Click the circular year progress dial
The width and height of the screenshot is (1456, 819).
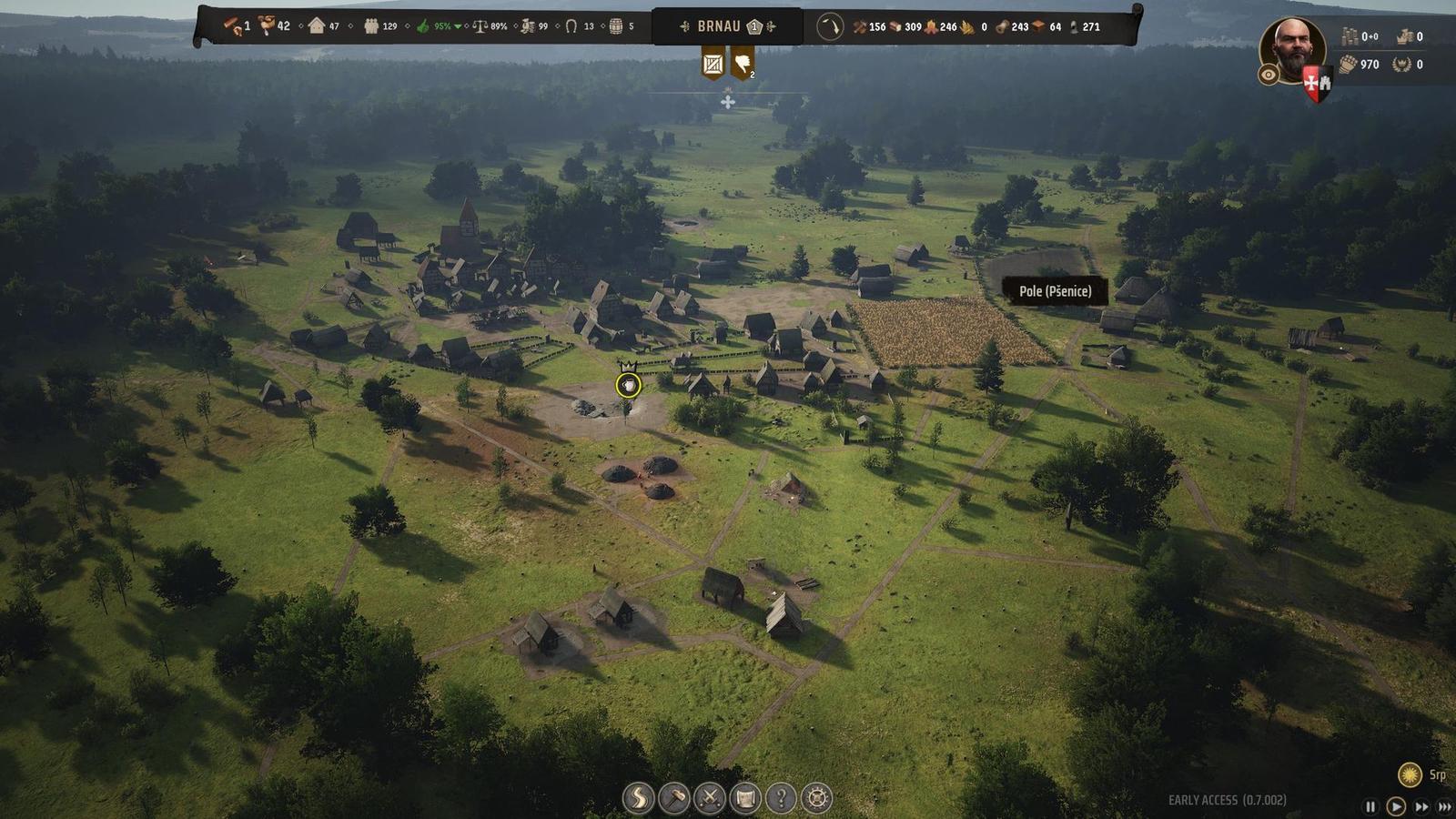829,27
